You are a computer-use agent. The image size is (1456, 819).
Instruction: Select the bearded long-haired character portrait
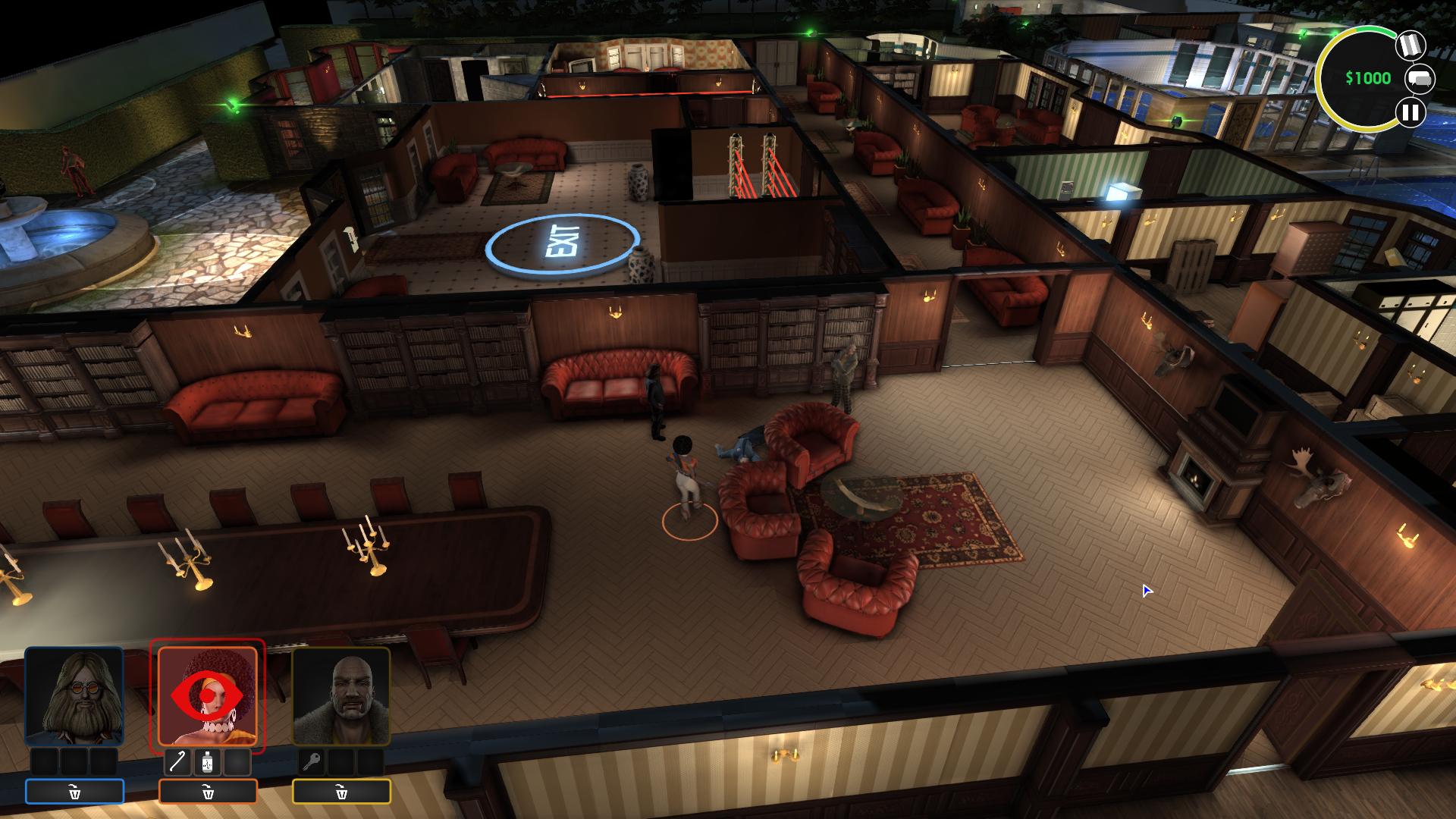(74, 696)
